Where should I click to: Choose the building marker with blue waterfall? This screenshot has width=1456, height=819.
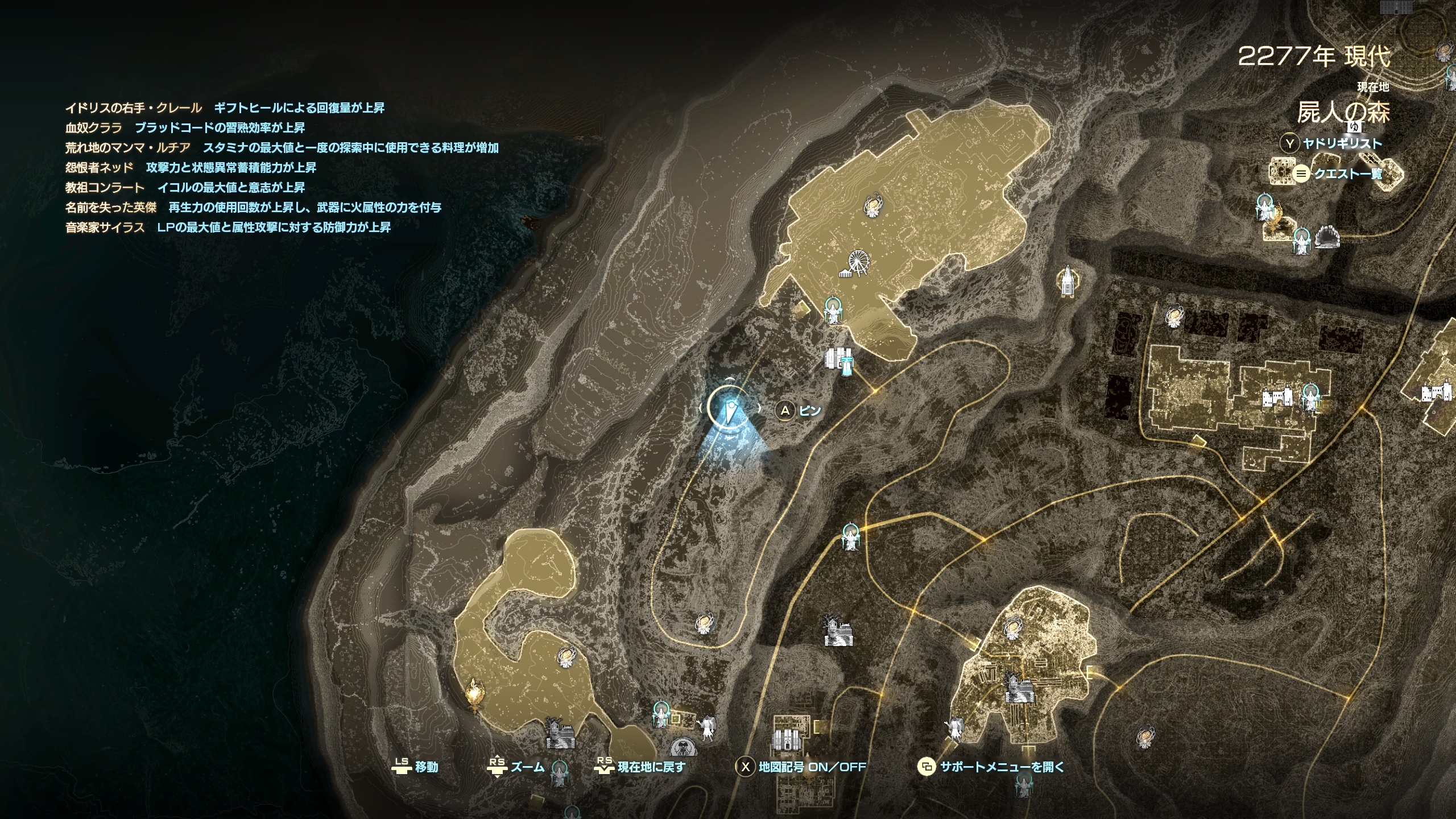click(841, 361)
